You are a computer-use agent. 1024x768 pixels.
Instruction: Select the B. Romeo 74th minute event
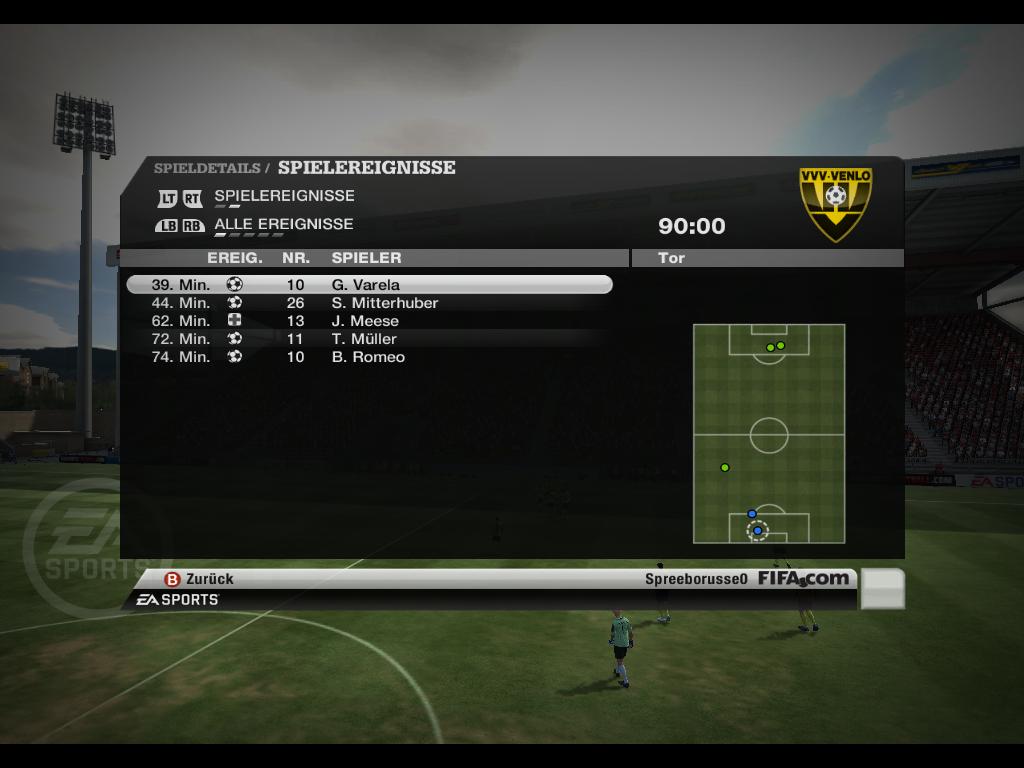pos(368,357)
